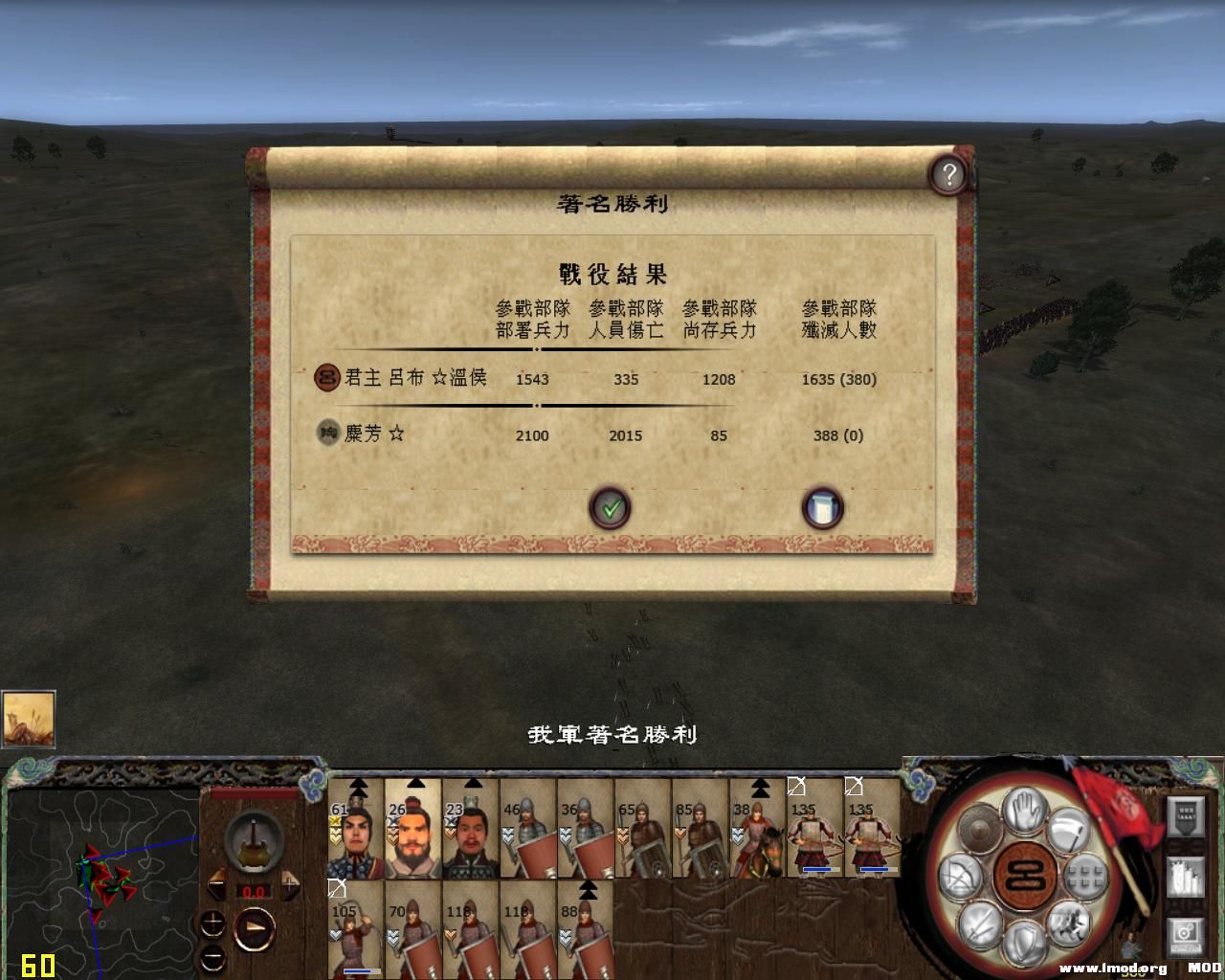Click the faction emblem at the wheel center
Viewport: 1225px width, 980px height.
(x=1025, y=874)
